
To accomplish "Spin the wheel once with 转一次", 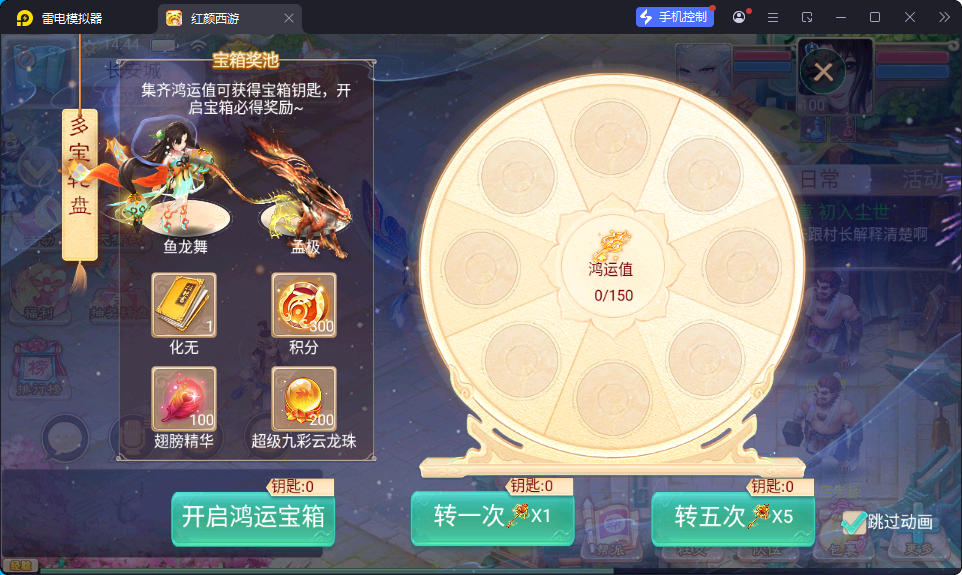I will coord(492,517).
